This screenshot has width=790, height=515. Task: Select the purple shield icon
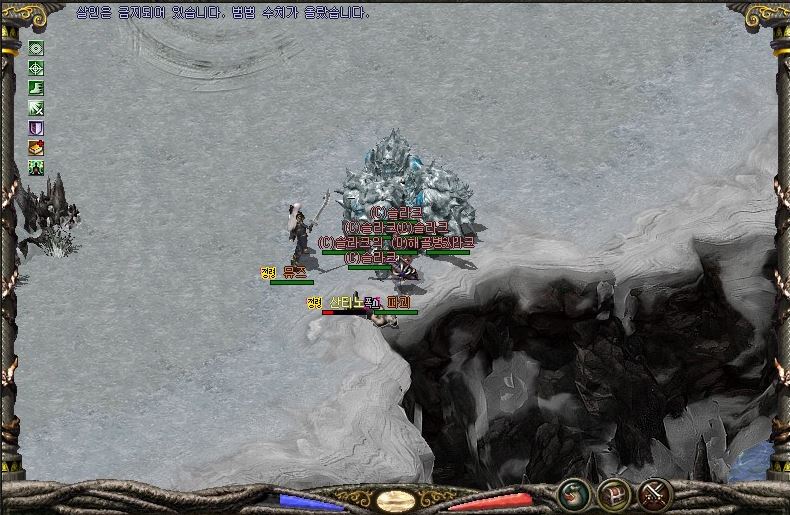(x=36, y=128)
